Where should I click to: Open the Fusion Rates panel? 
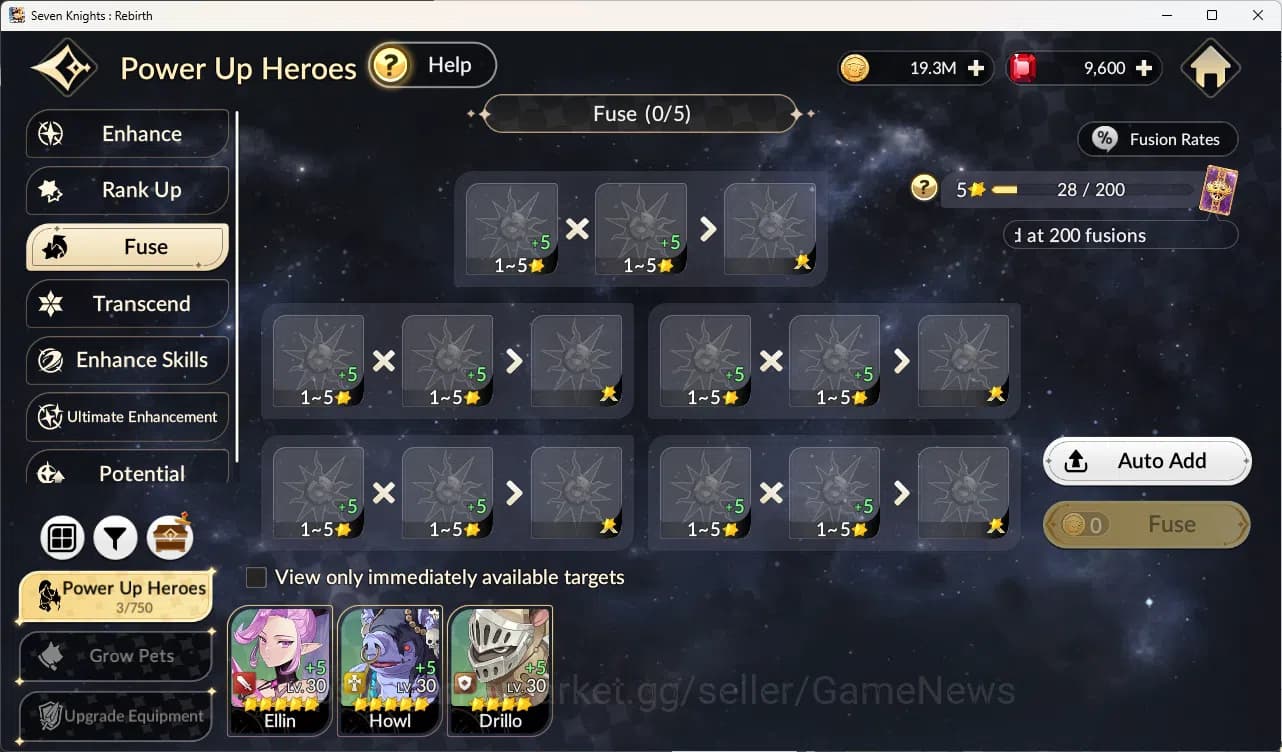(x=1157, y=139)
